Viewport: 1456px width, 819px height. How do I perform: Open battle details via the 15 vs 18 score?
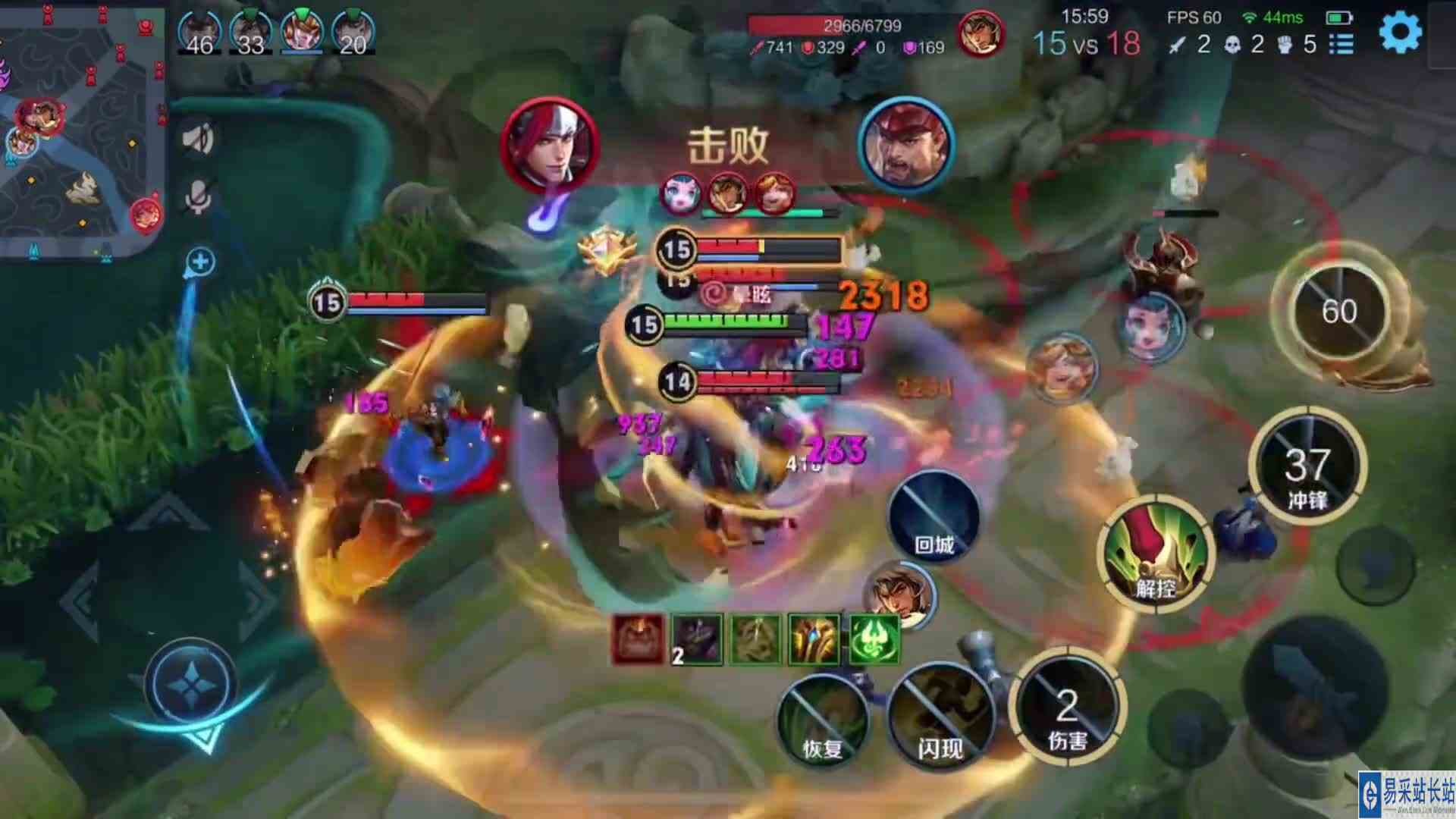[x=1086, y=45]
